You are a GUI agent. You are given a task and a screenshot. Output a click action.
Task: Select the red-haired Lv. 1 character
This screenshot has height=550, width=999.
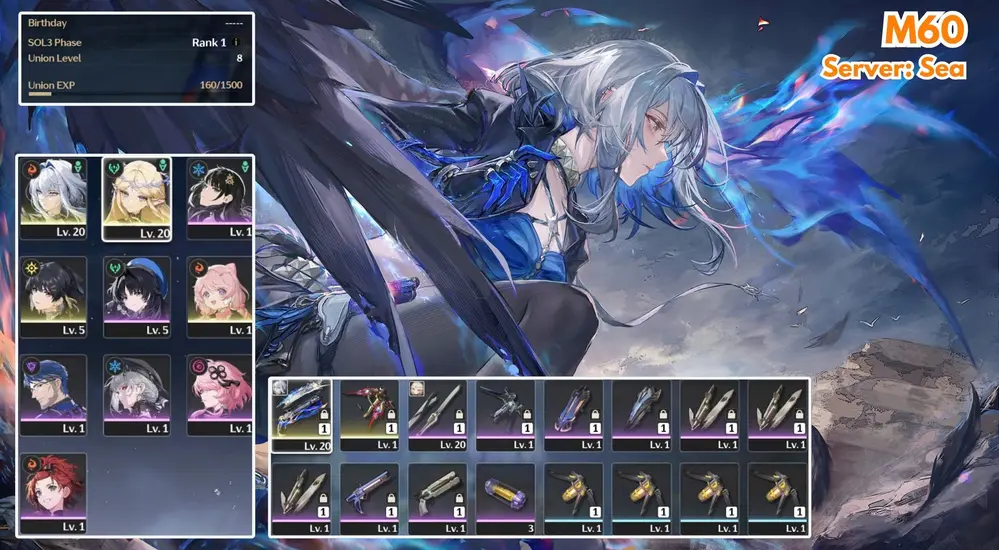[53, 492]
